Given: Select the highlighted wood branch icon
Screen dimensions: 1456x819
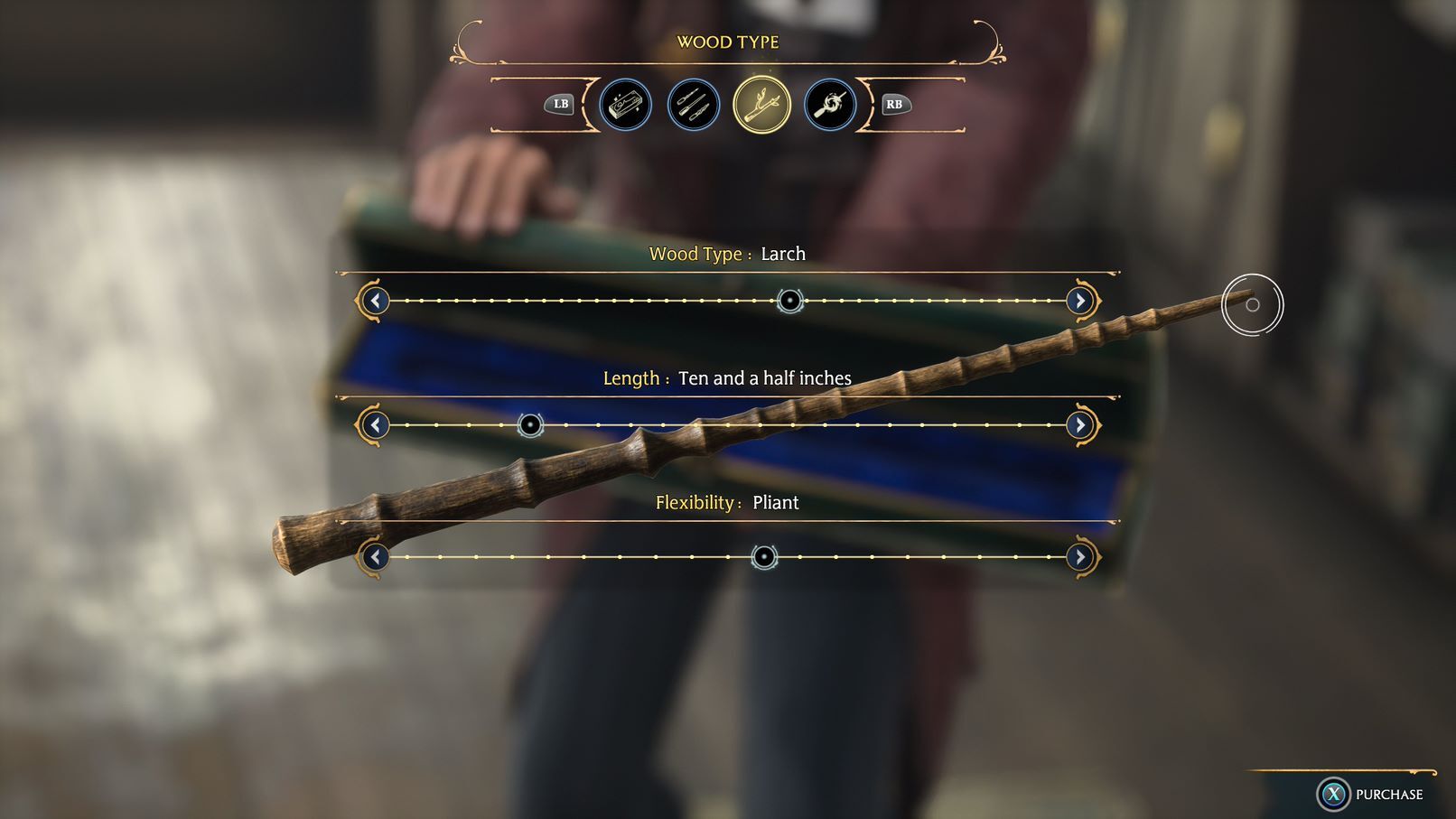Looking at the screenshot, I should pos(761,104).
